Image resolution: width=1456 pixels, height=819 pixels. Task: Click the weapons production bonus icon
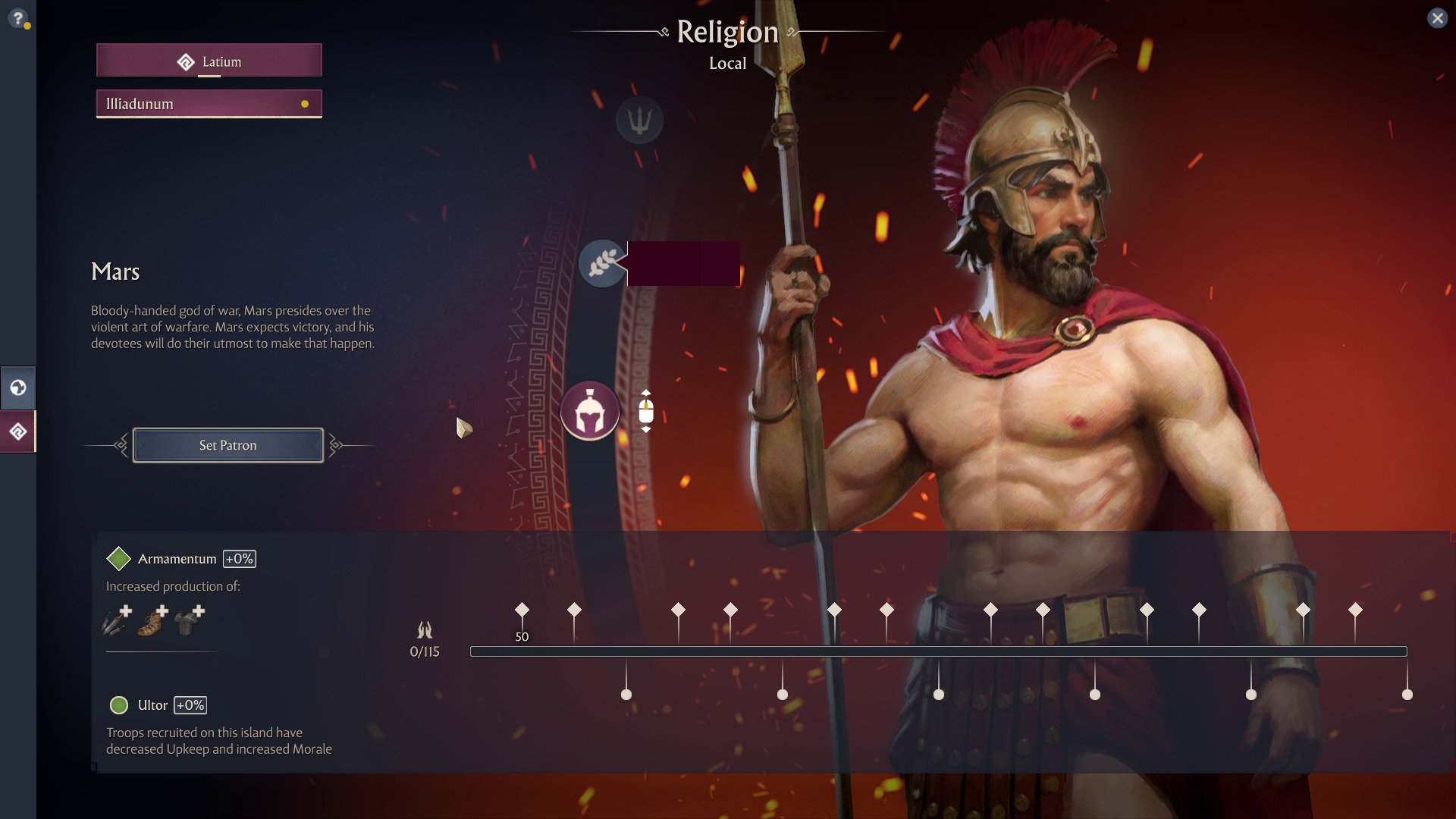117,620
